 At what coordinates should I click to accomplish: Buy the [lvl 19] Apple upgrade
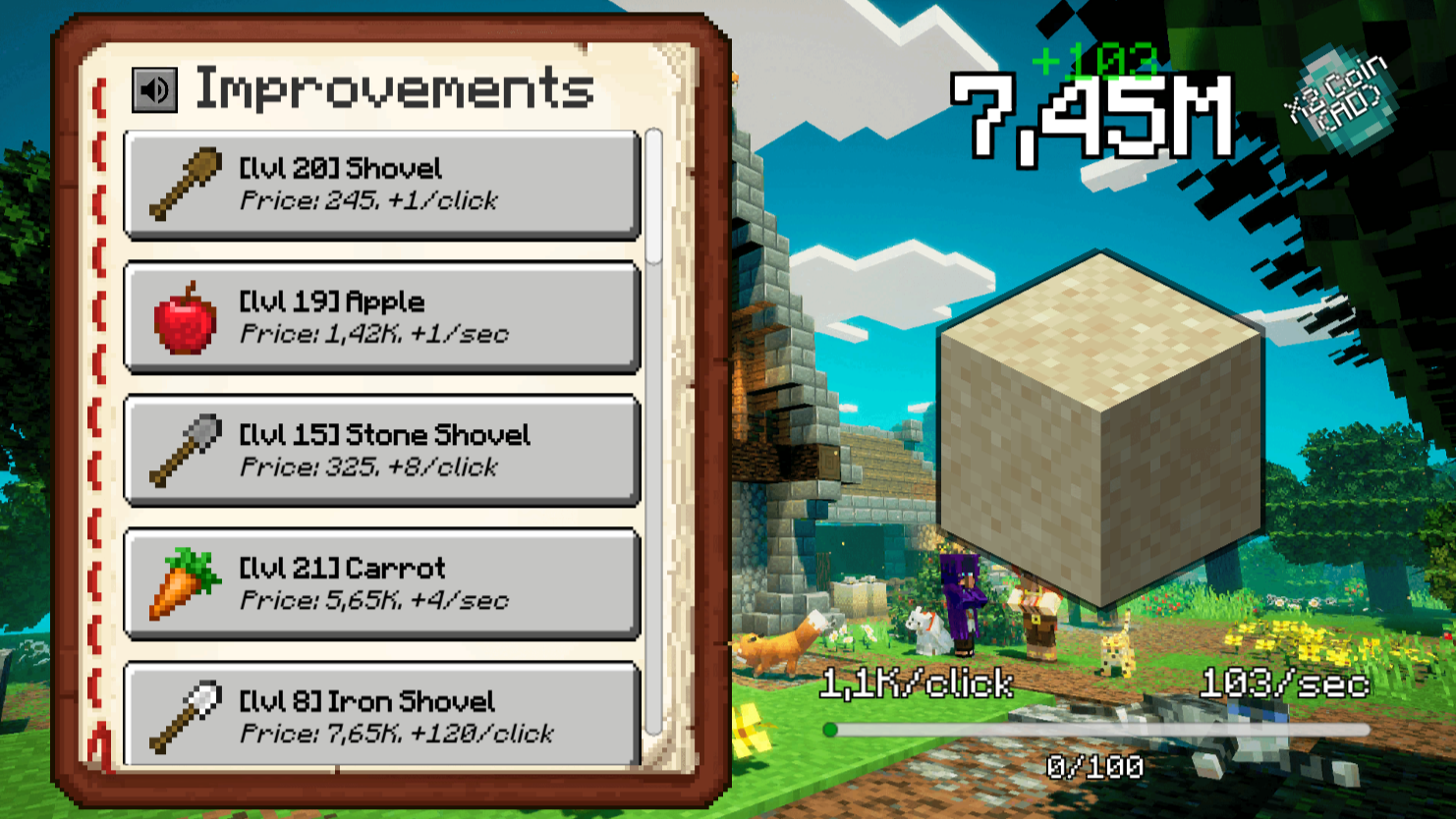click(x=381, y=316)
